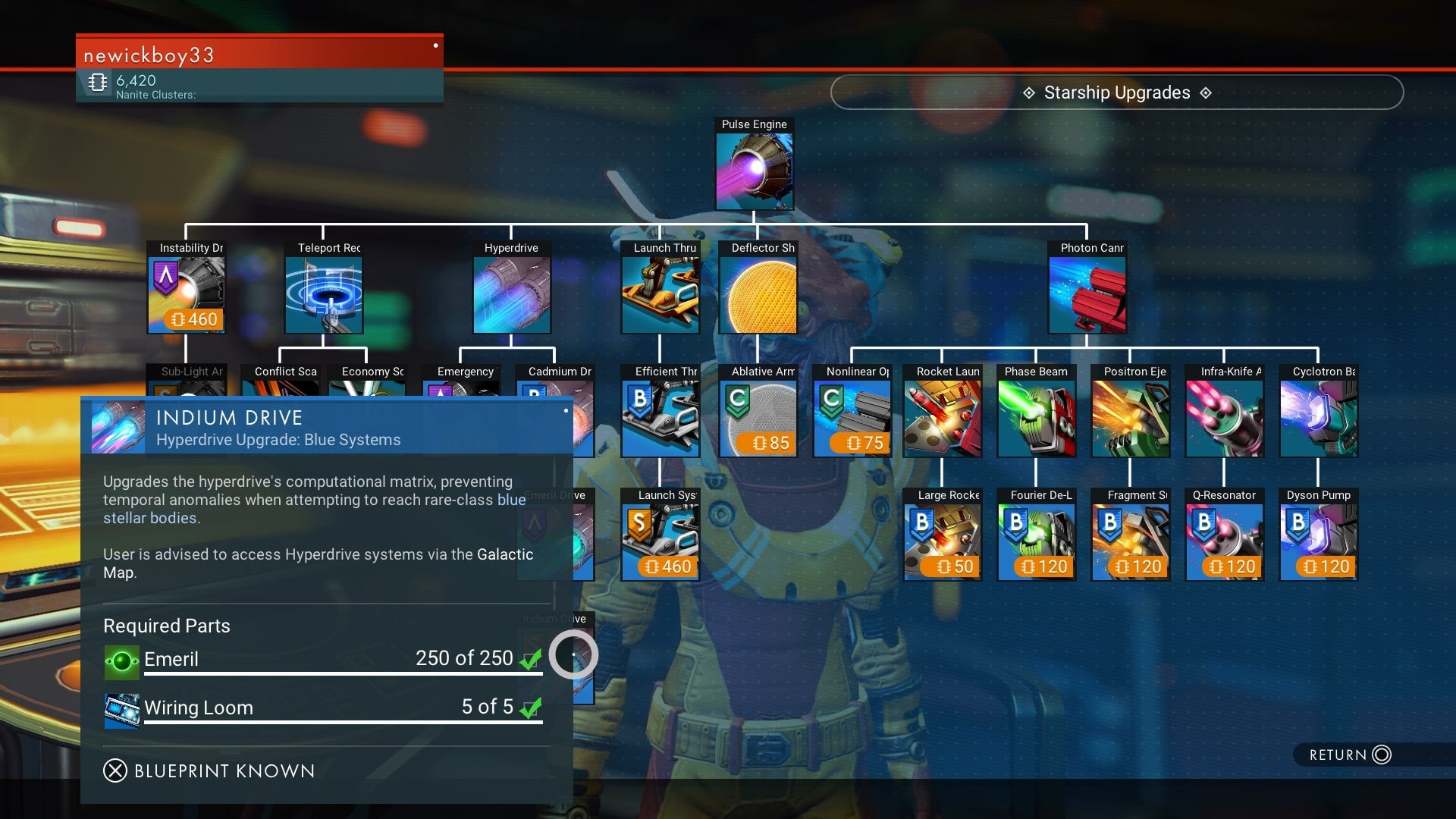The height and width of the screenshot is (819, 1456).
Task: Choose the Dyson Pump upgrade for 120
Action: [1318, 542]
